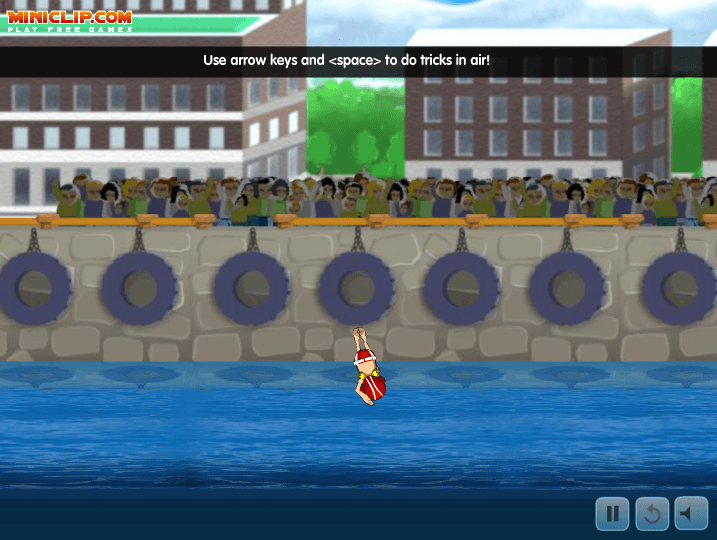The height and width of the screenshot is (540, 717).
Task: Open the Miniclip.com logo link
Action: (x=69, y=20)
